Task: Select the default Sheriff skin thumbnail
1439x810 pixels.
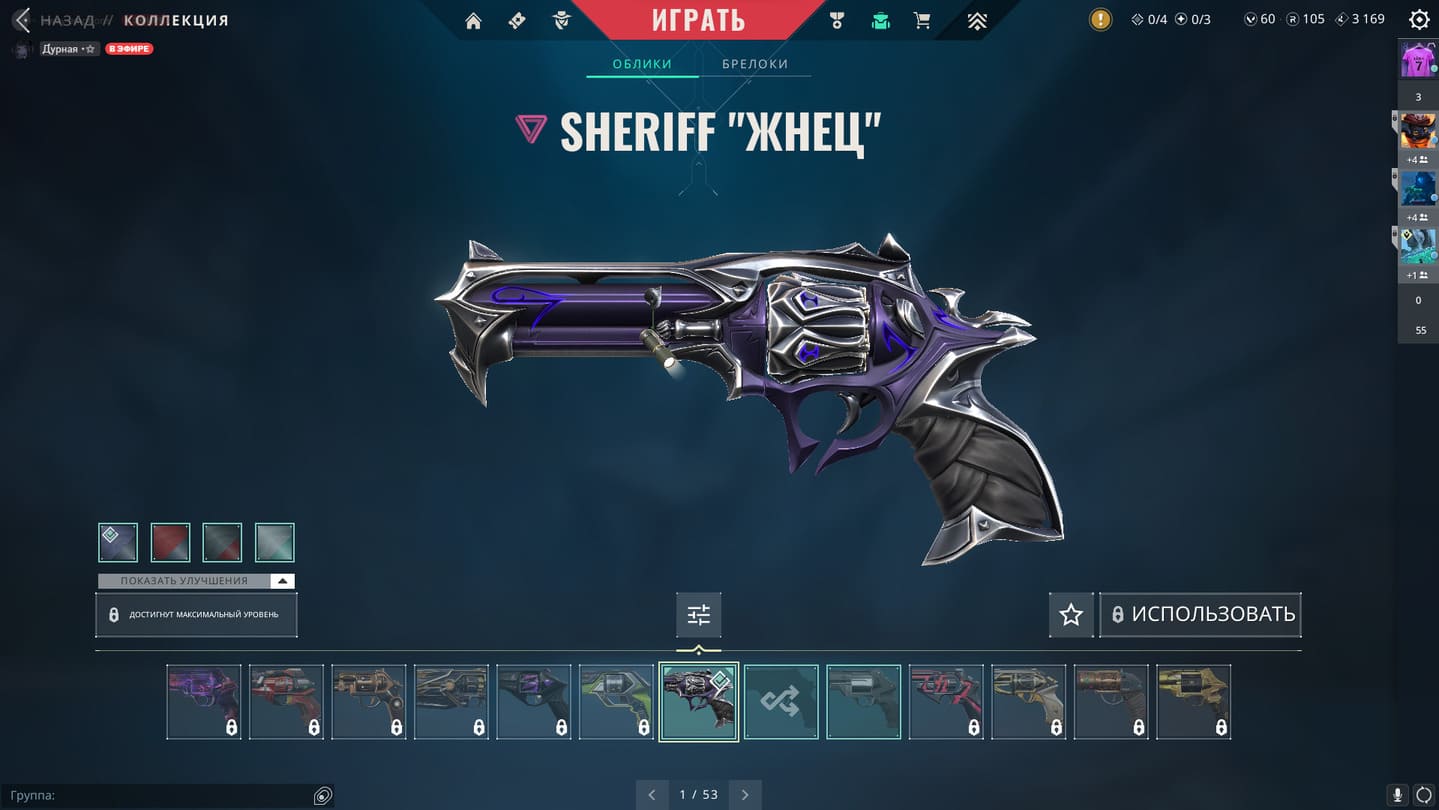Action: point(863,702)
